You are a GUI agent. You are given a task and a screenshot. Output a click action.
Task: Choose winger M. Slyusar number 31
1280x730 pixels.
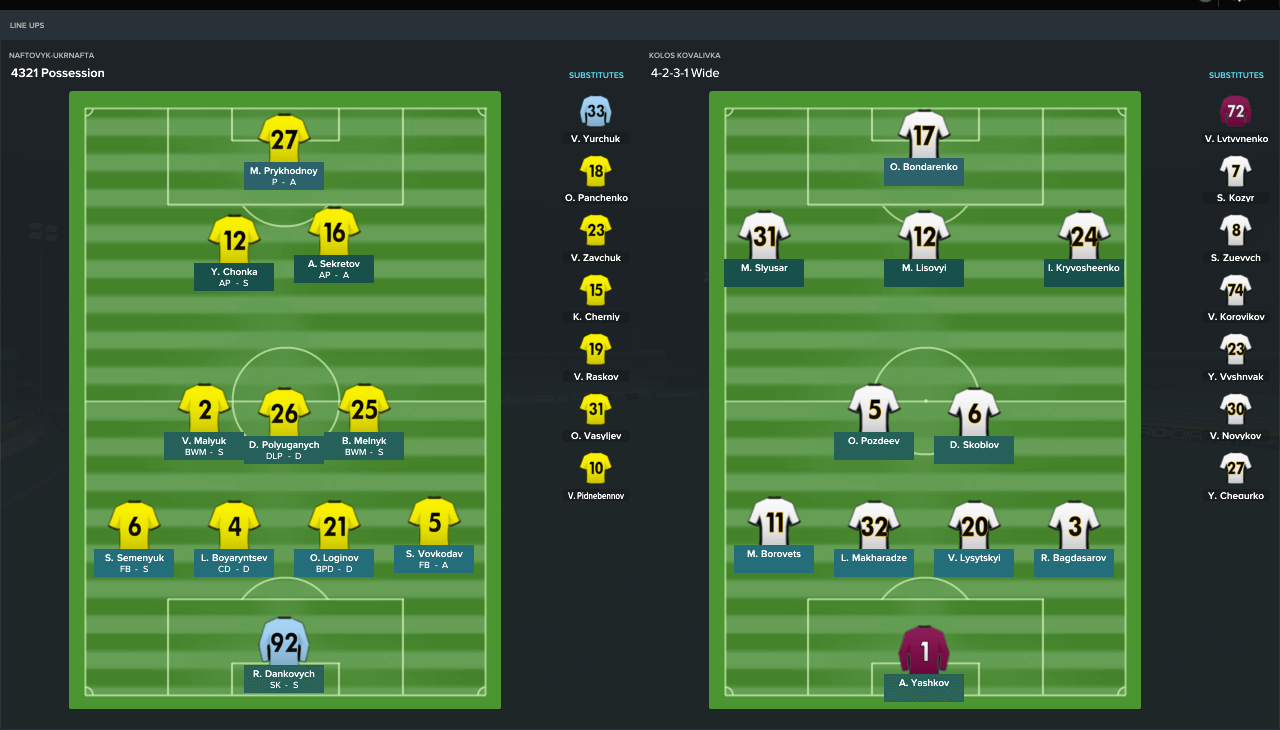point(764,236)
